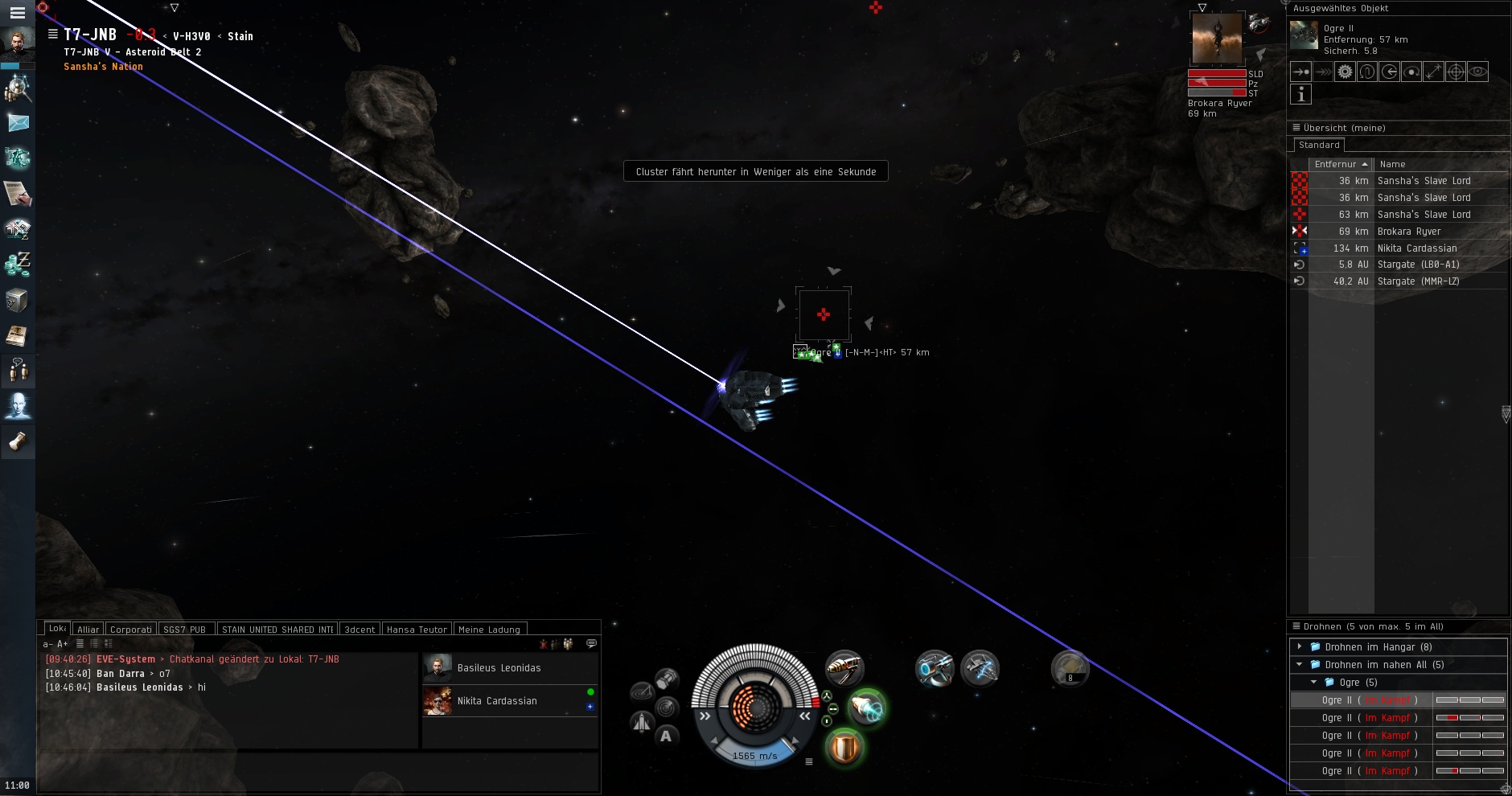Select Stargate (LB0-A1) overview row
This screenshot has width=1512, height=796.
coord(1418,265)
